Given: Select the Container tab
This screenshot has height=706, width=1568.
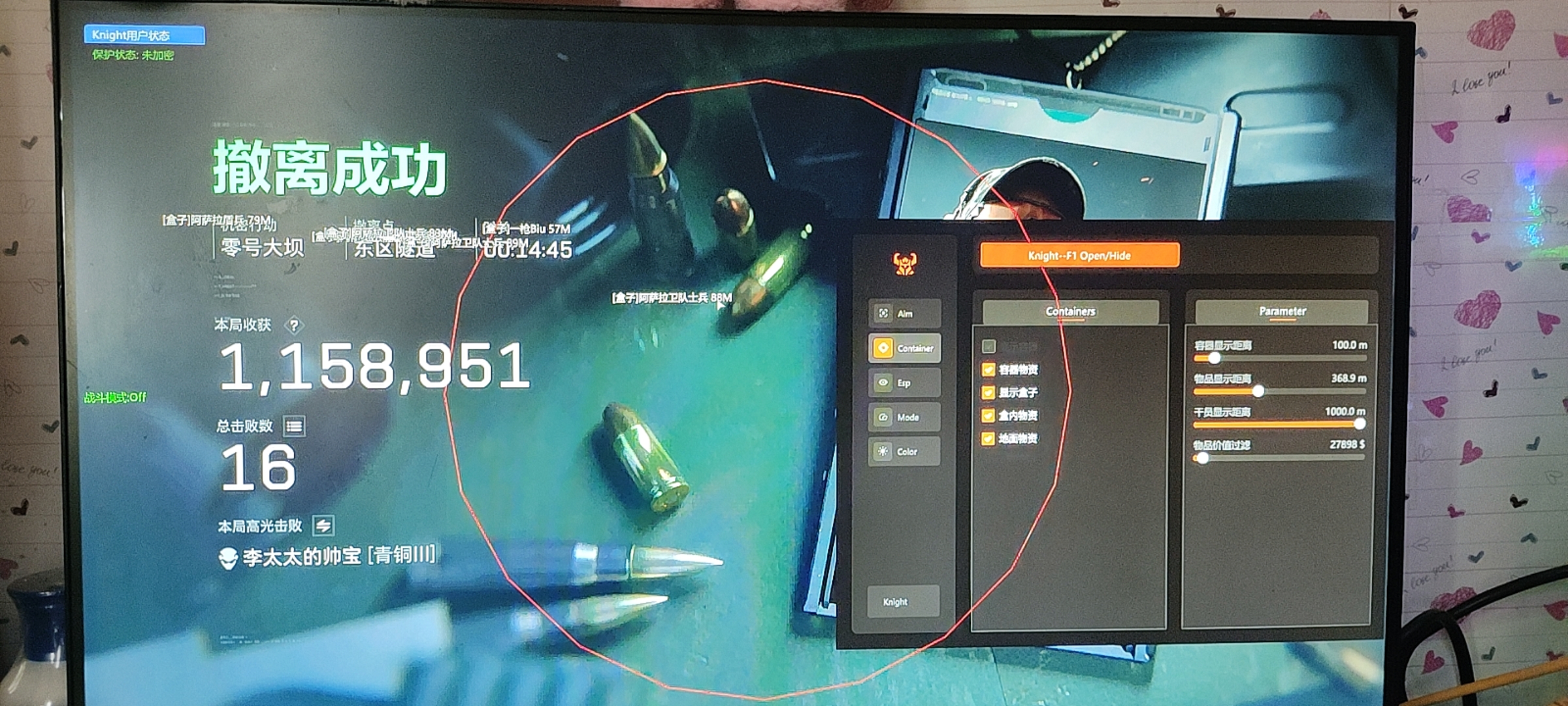Looking at the screenshot, I should [904, 348].
